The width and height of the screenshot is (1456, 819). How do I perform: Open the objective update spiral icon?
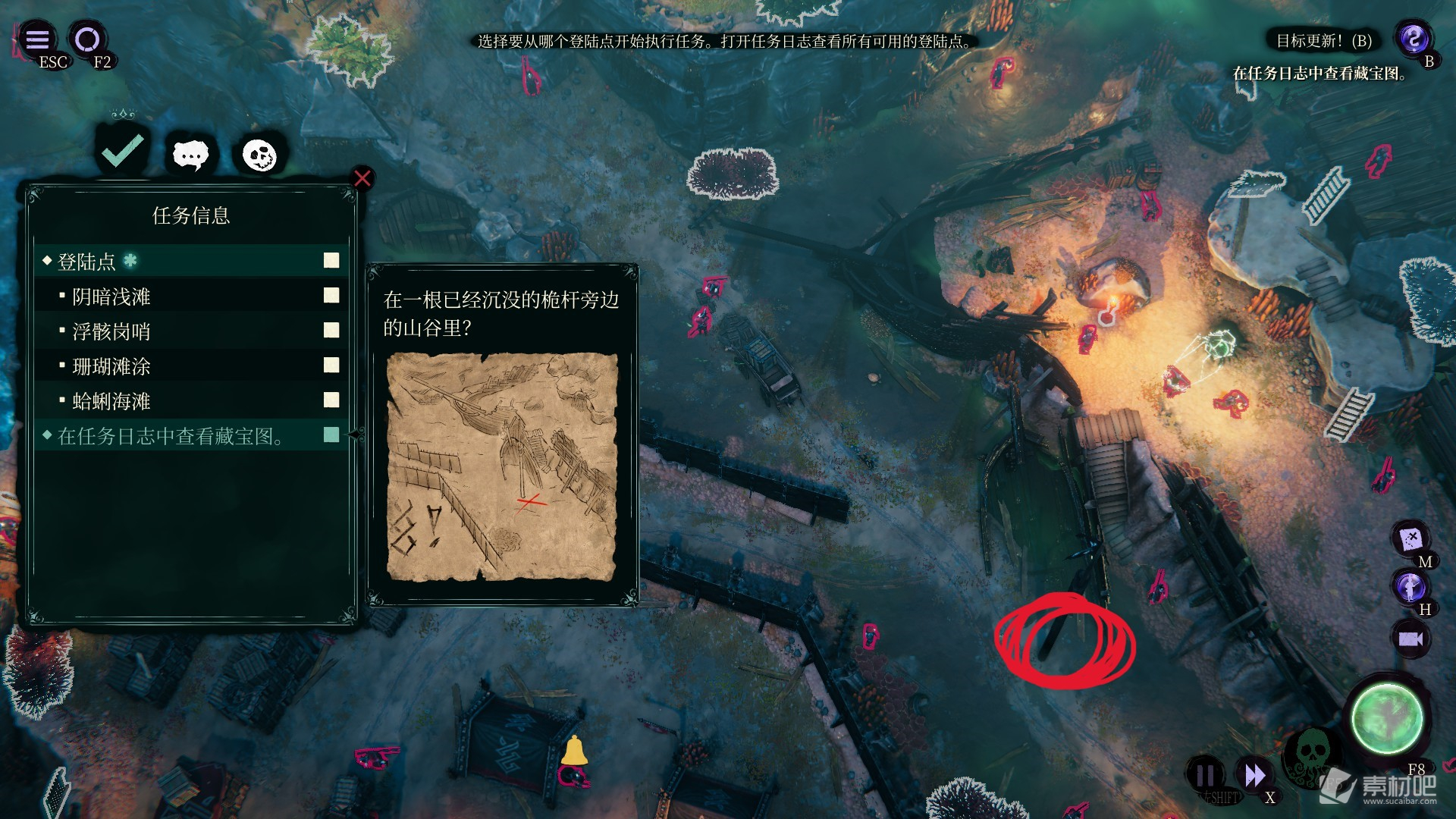pyautogui.click(x=1414, y=38)
